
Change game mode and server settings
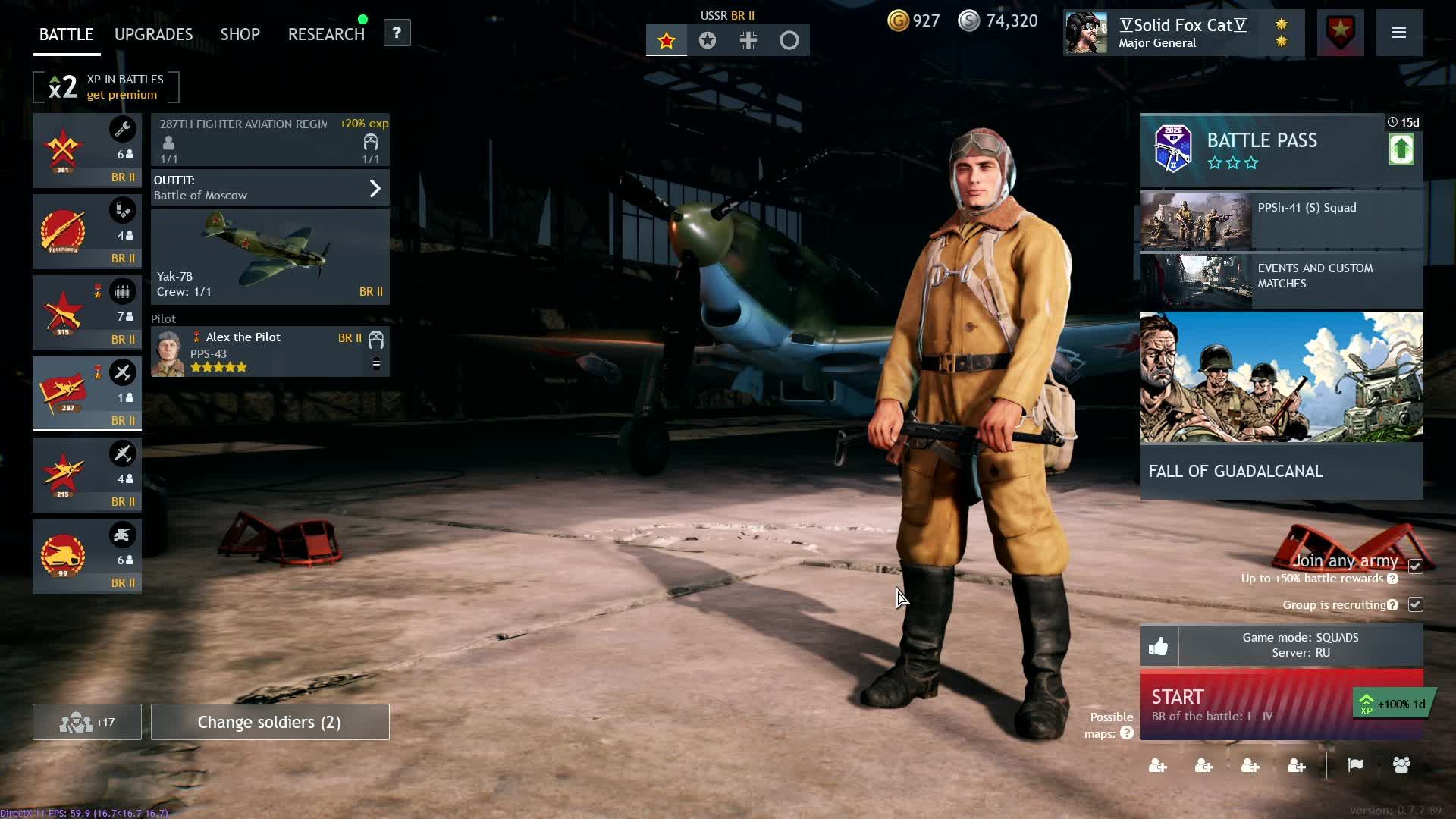(x=1300, y=645)
